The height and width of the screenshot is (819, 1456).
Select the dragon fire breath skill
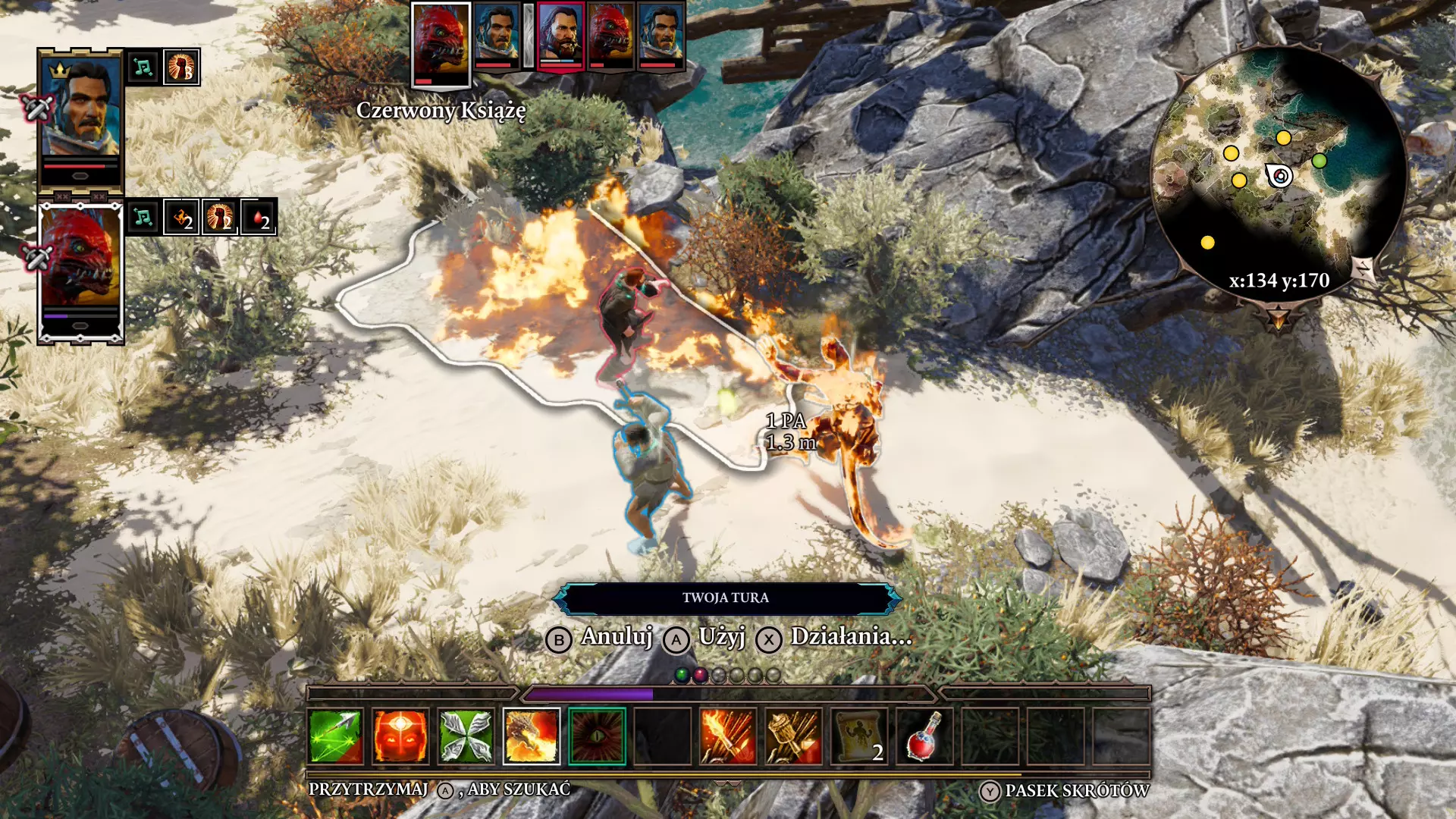click(x=532, y=736)
